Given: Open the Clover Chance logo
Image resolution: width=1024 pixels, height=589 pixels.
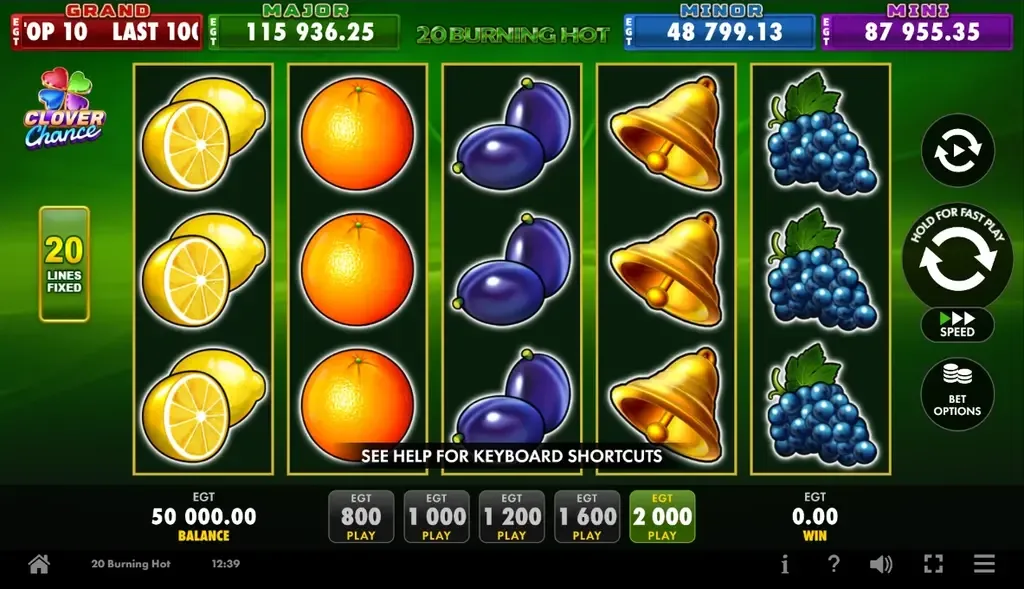Looking at the screenshot, I should pos(65,110).
